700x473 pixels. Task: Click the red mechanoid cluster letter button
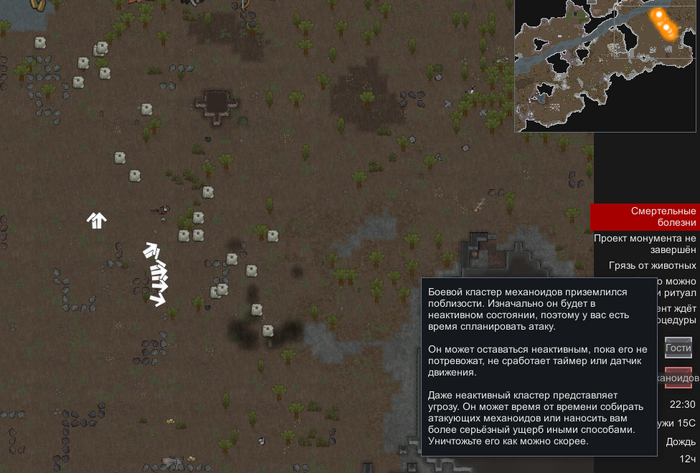(678, 378)
